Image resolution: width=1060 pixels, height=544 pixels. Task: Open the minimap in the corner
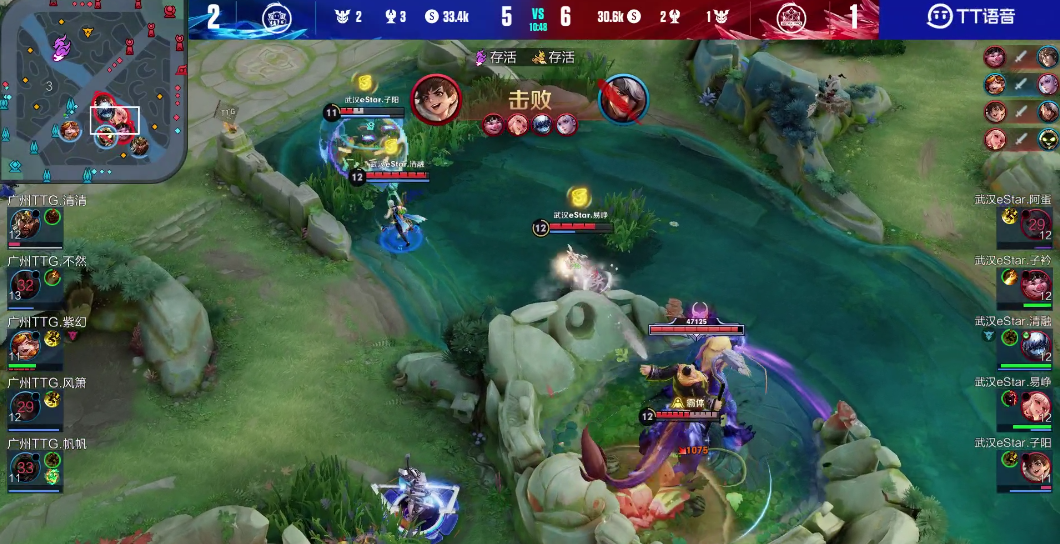coord(94,92)
